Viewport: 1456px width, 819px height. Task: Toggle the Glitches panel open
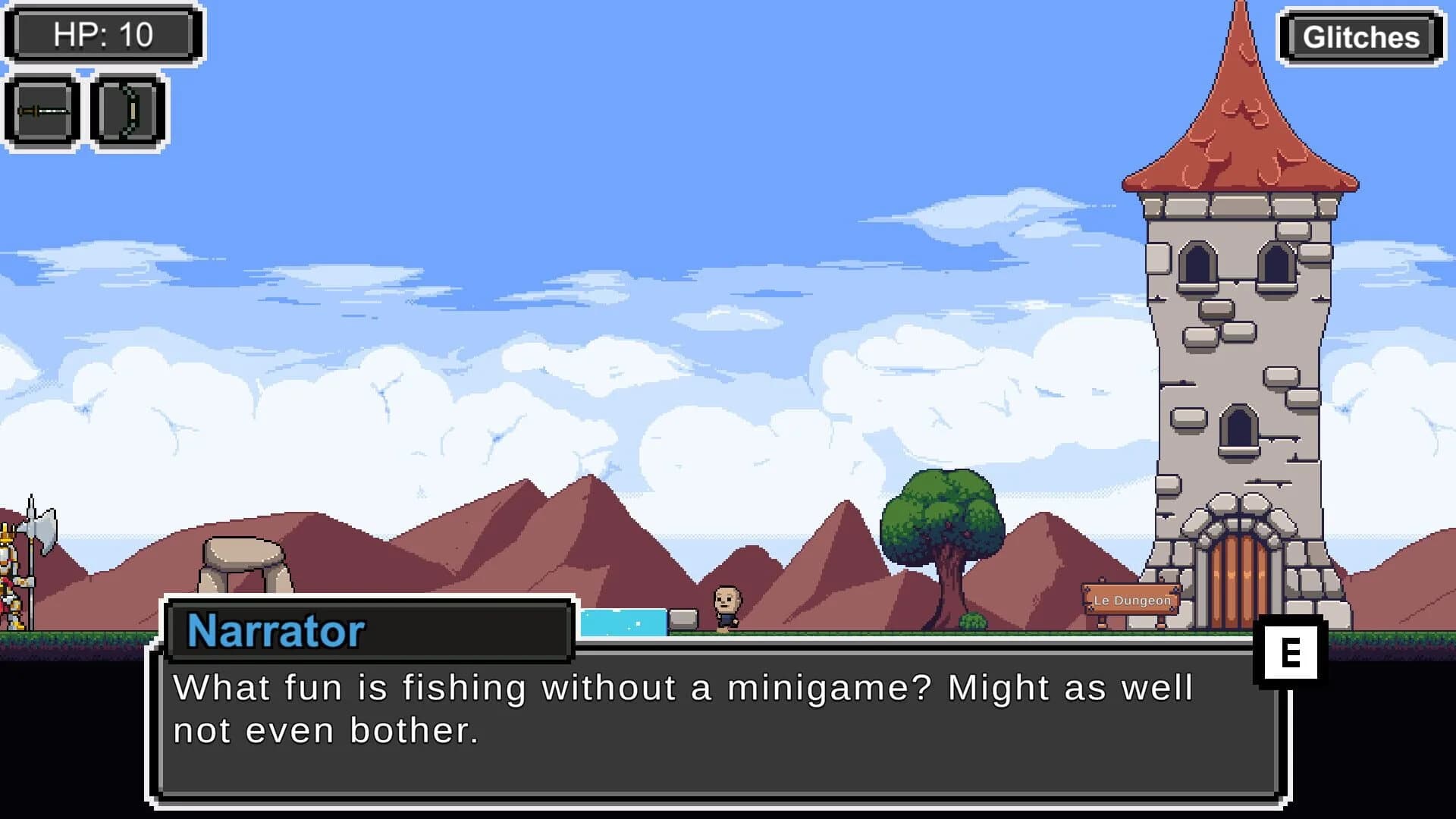click(1360, 36)
